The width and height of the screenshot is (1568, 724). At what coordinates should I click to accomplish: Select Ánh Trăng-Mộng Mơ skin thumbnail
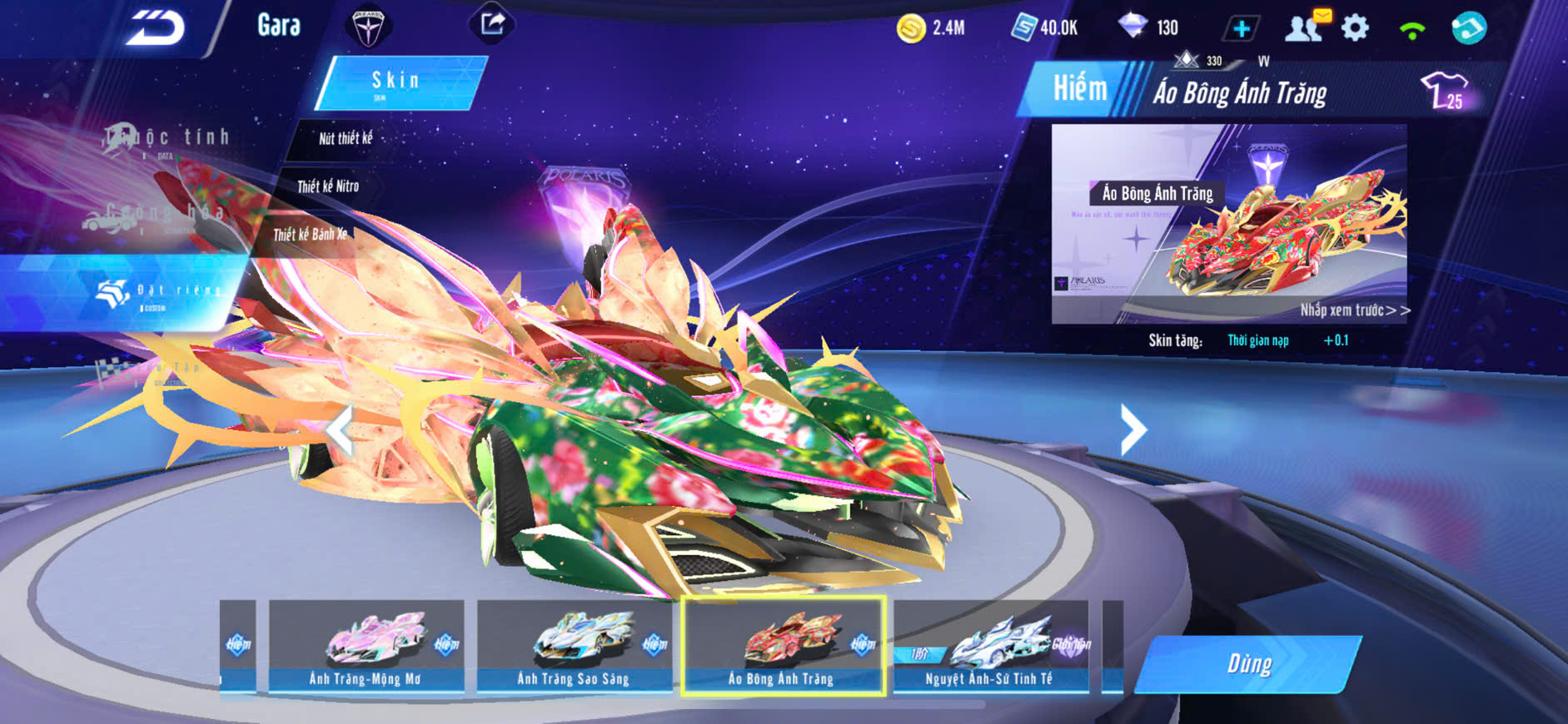coord(366,647)
